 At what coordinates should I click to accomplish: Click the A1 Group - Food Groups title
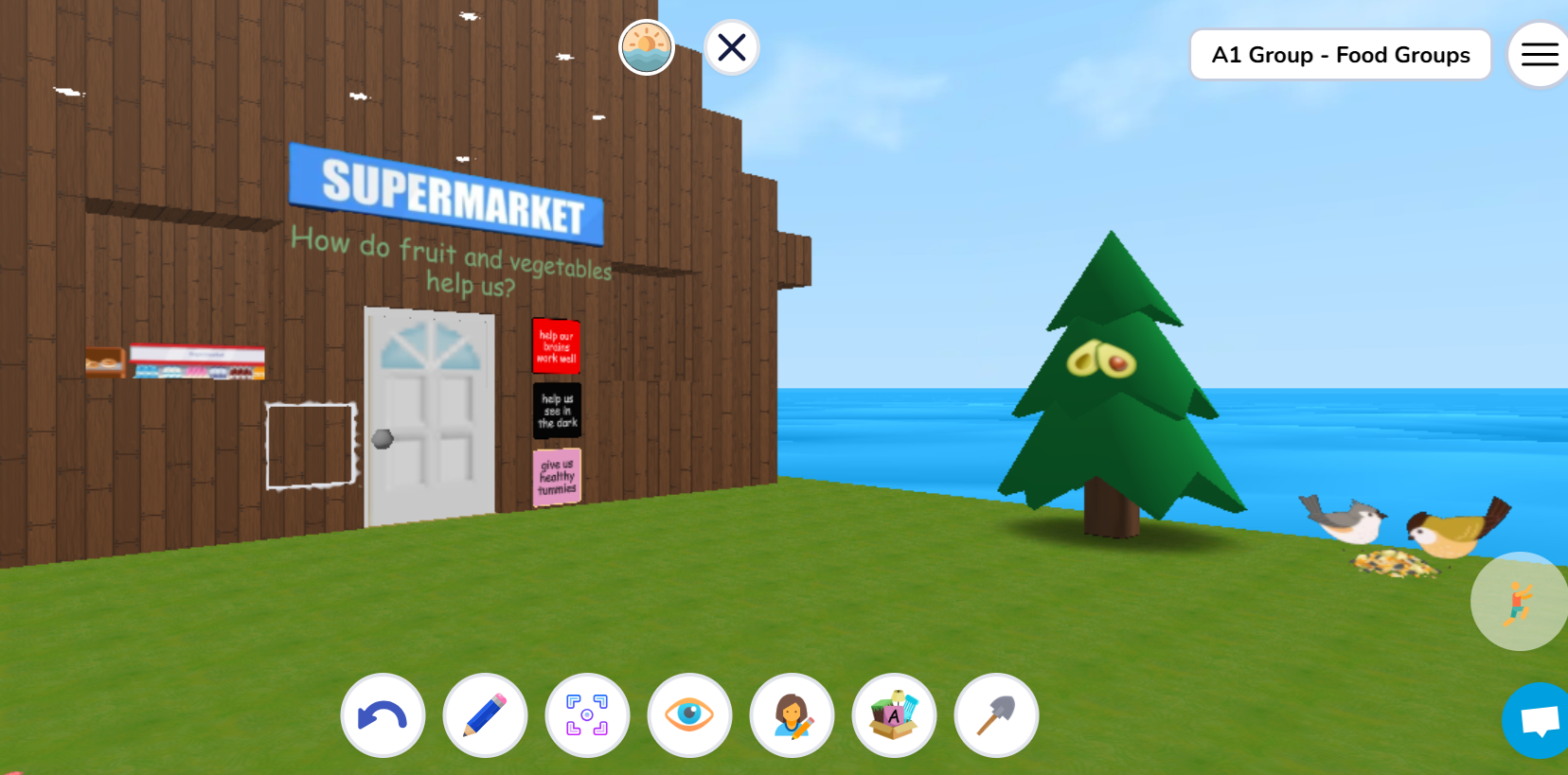click(x=1340, y=54)
